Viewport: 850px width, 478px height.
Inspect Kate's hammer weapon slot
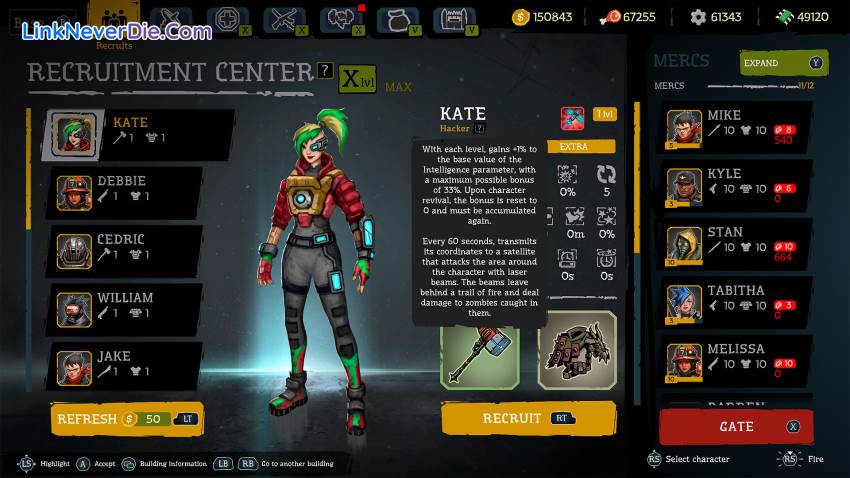click(x=480, y=350)
